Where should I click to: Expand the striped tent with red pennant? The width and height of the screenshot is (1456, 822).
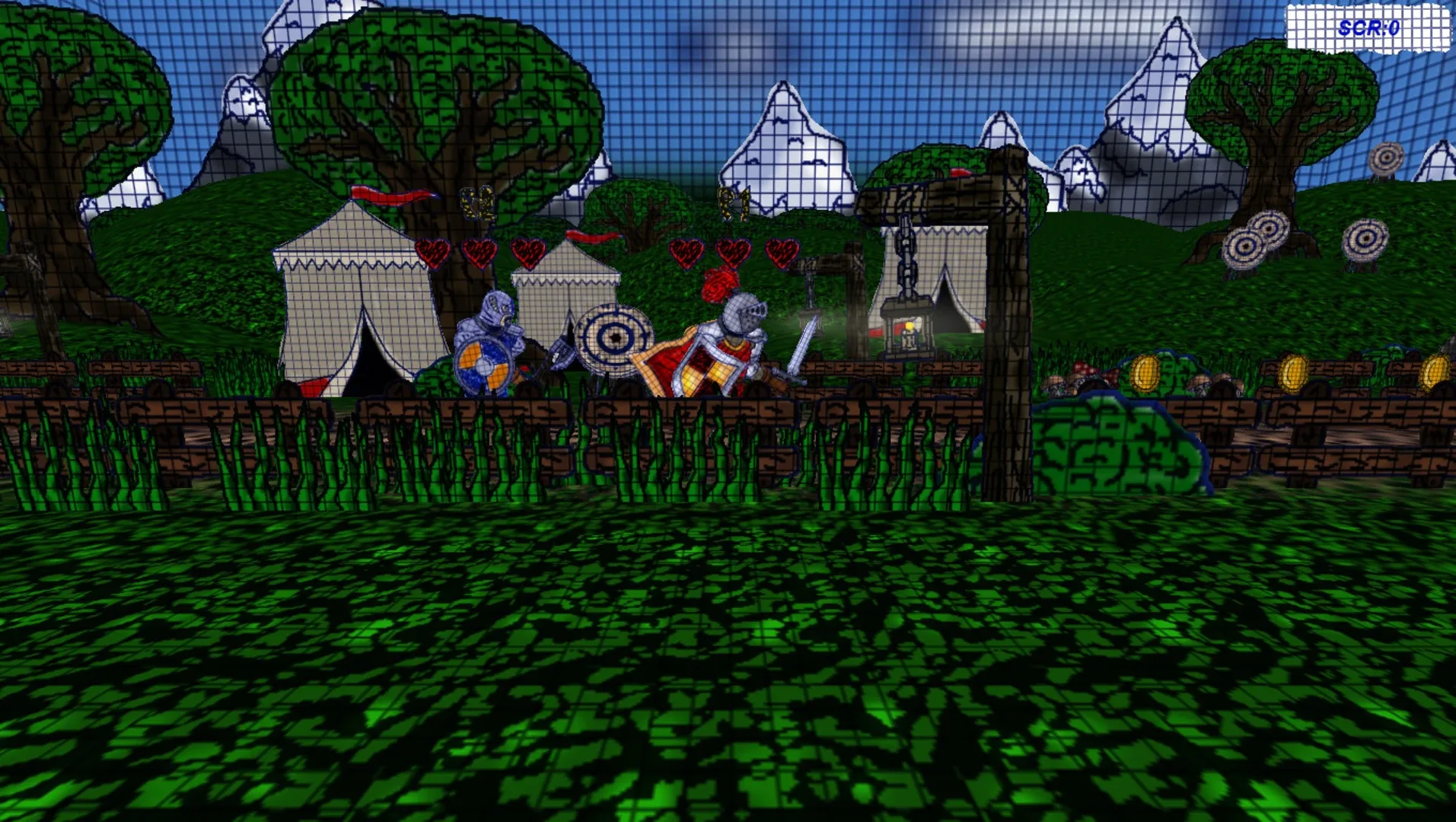click(354, 297)
